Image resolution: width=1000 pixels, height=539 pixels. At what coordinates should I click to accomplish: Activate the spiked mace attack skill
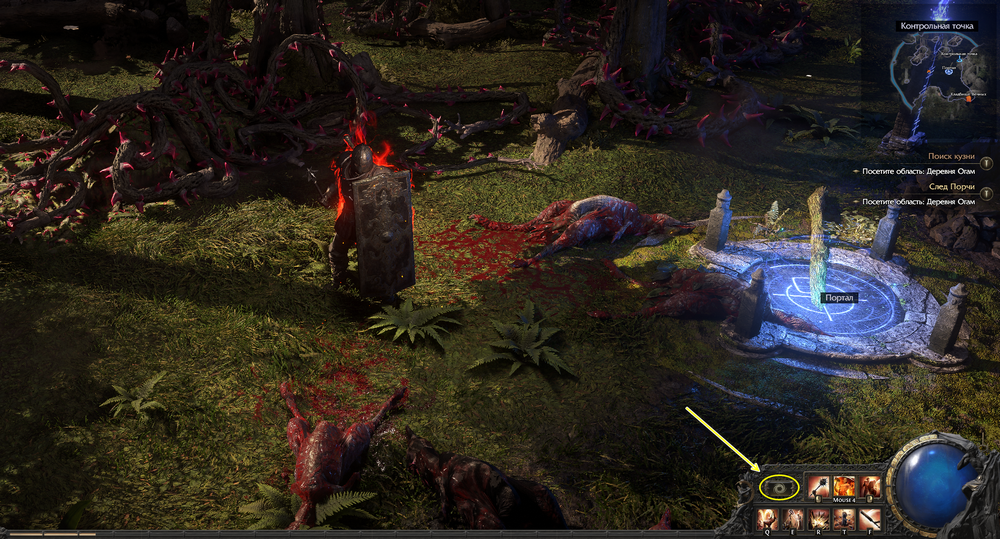[818, 486]
